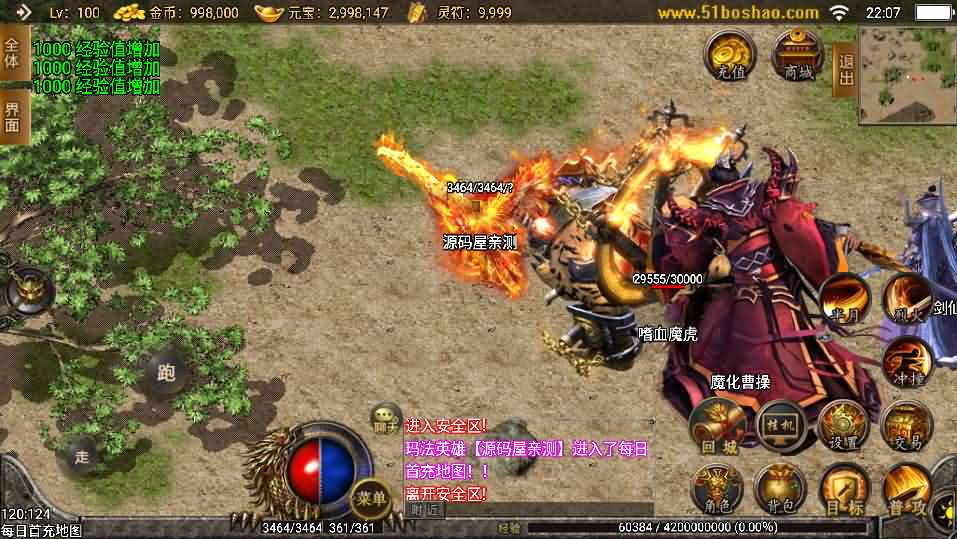
Task: Open the 聊天 chat bubble
Action: click(x=385, y=418)
